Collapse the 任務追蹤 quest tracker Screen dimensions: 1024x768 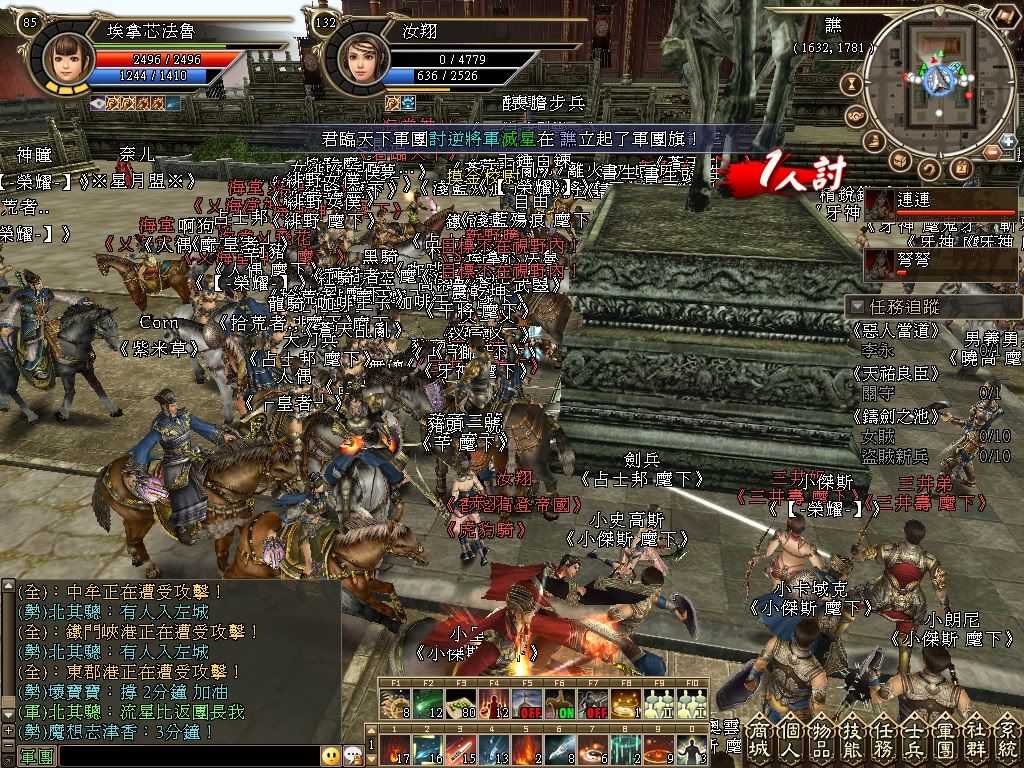[855, 306]
